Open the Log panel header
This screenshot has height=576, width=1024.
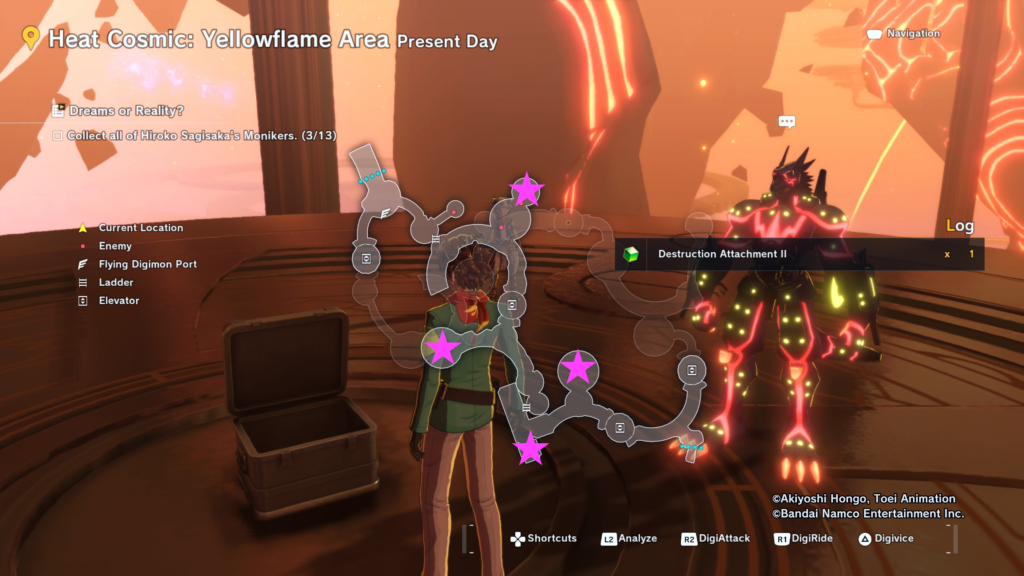pyautogui.click(x=959, y=226)
